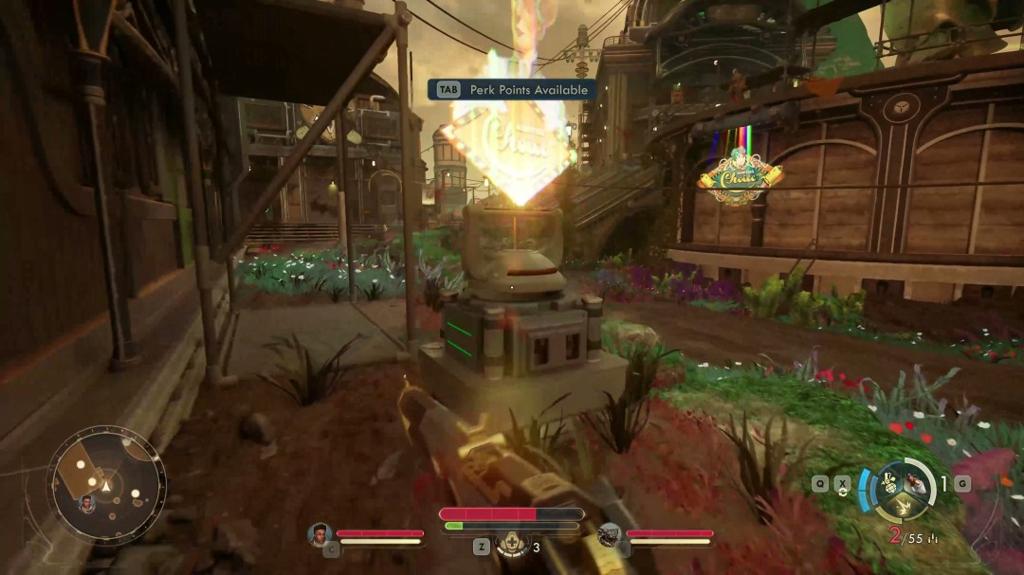Screen dimensions: 1024x575
Task: Select the left companion's portrait
Action: [x=320, y=535]
